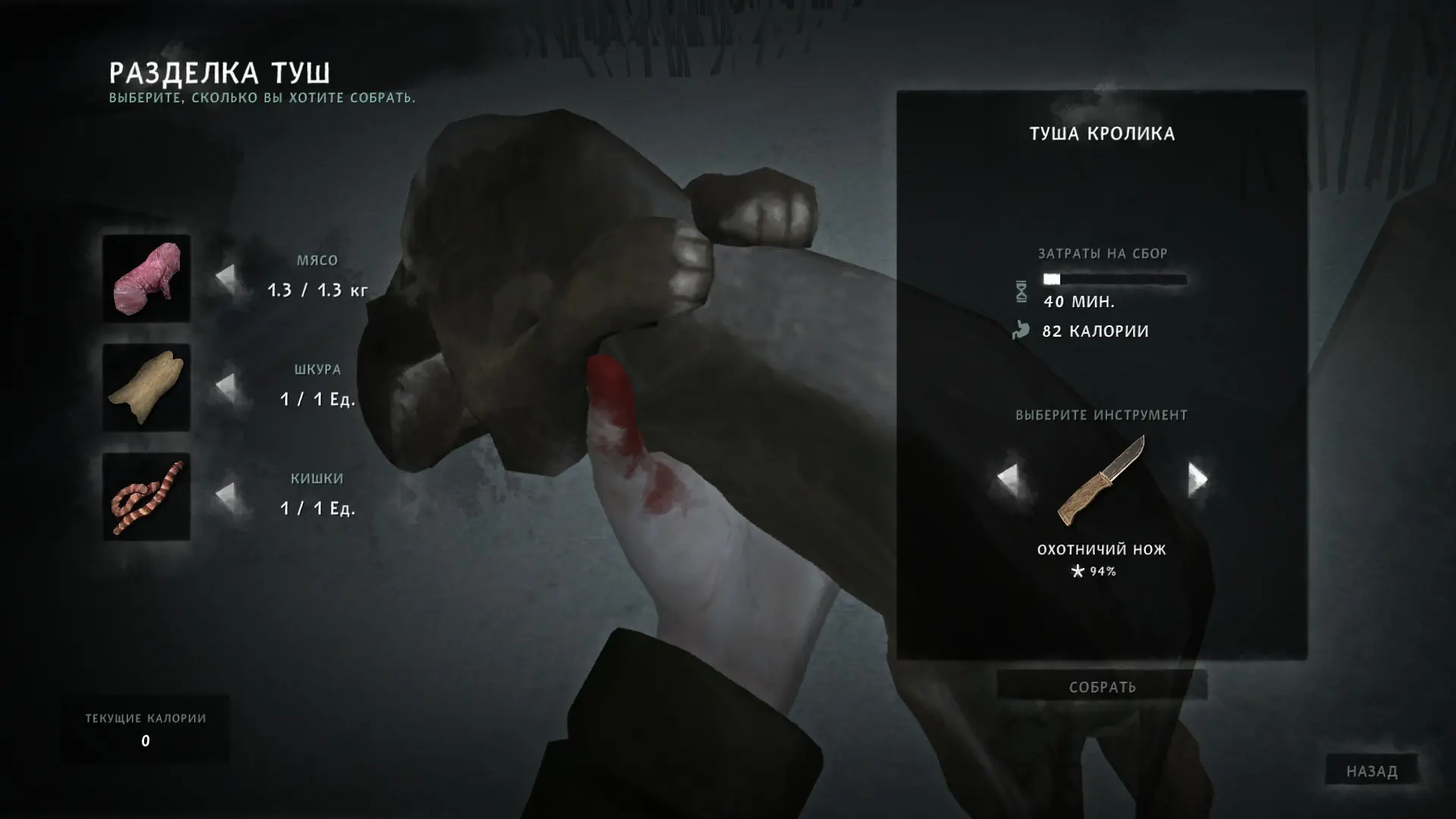Select the meat (Мясо) item icon
The image size is (1456, 819).
[x=146, y=278]
